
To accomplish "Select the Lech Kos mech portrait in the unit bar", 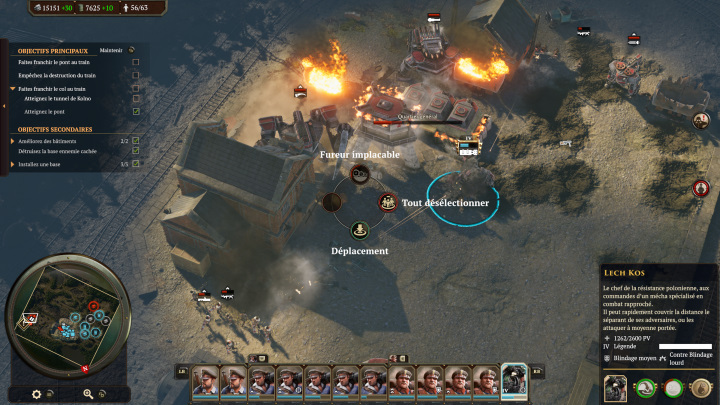I will tap(514, 382).
